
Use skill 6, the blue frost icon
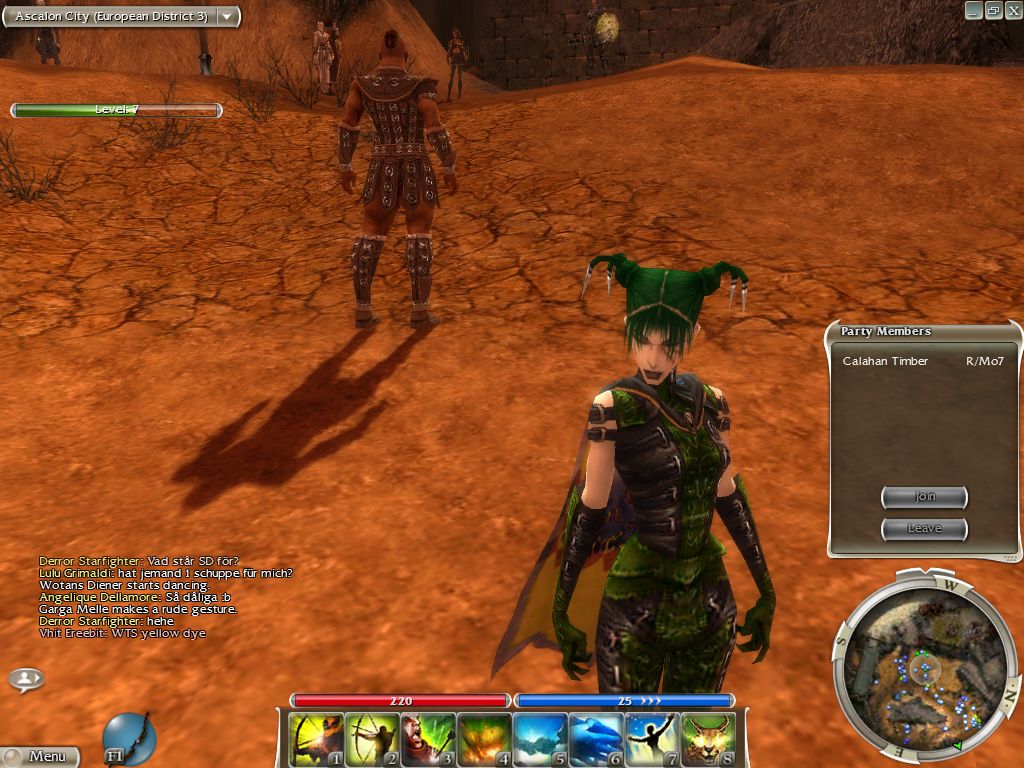coord(596,739)
